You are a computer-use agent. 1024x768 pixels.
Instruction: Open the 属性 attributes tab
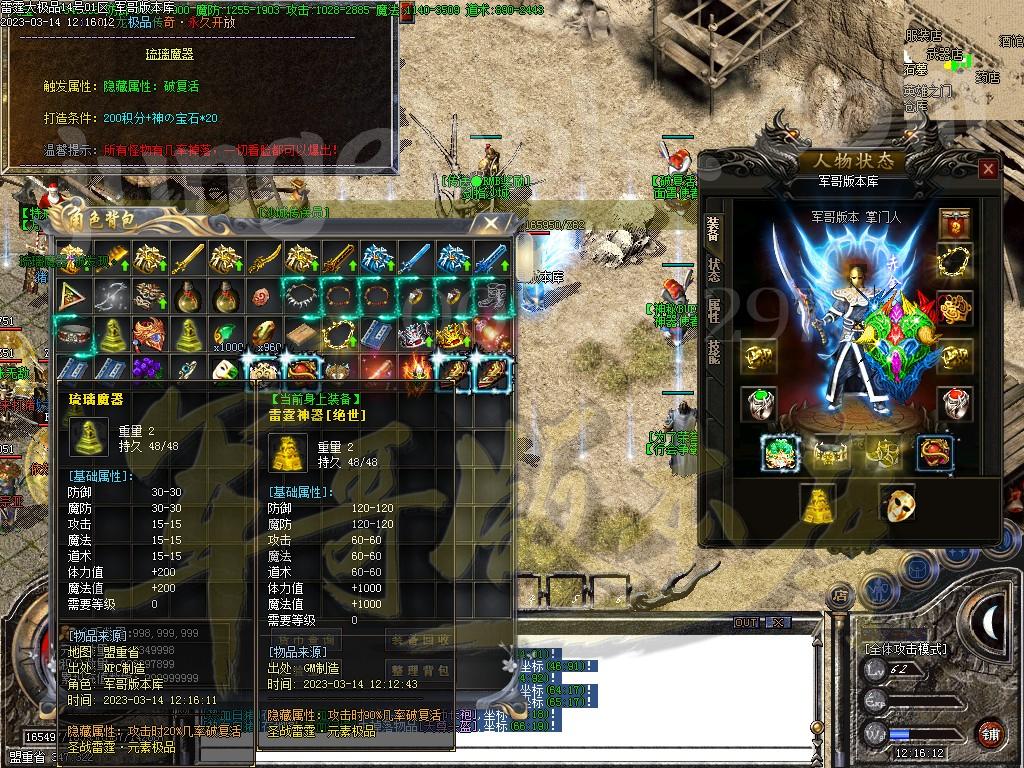click(x=714, y=313)
